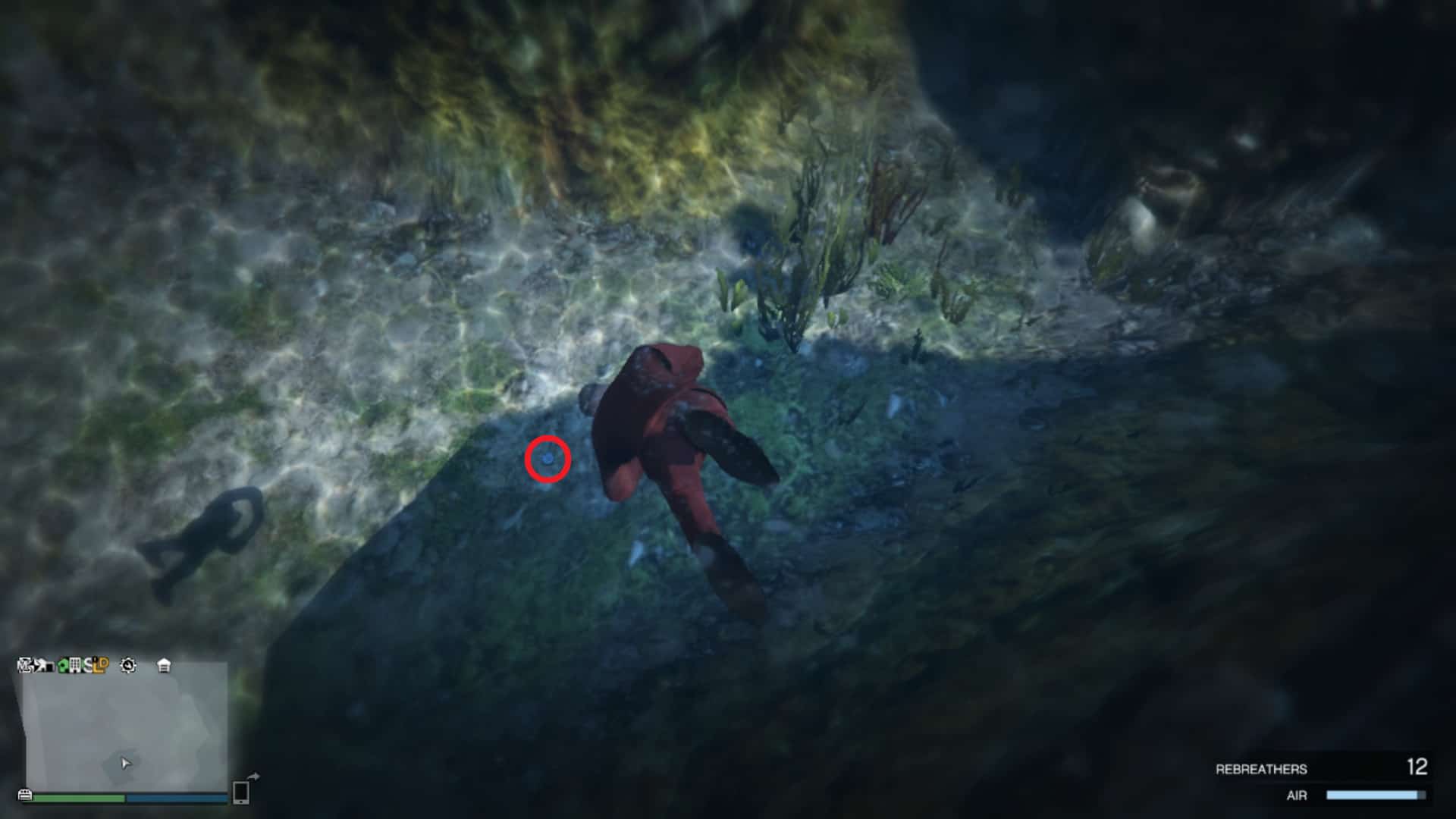Open the phone icon beside the minimap
1456x819 pixels.
[x=241, y=792]
